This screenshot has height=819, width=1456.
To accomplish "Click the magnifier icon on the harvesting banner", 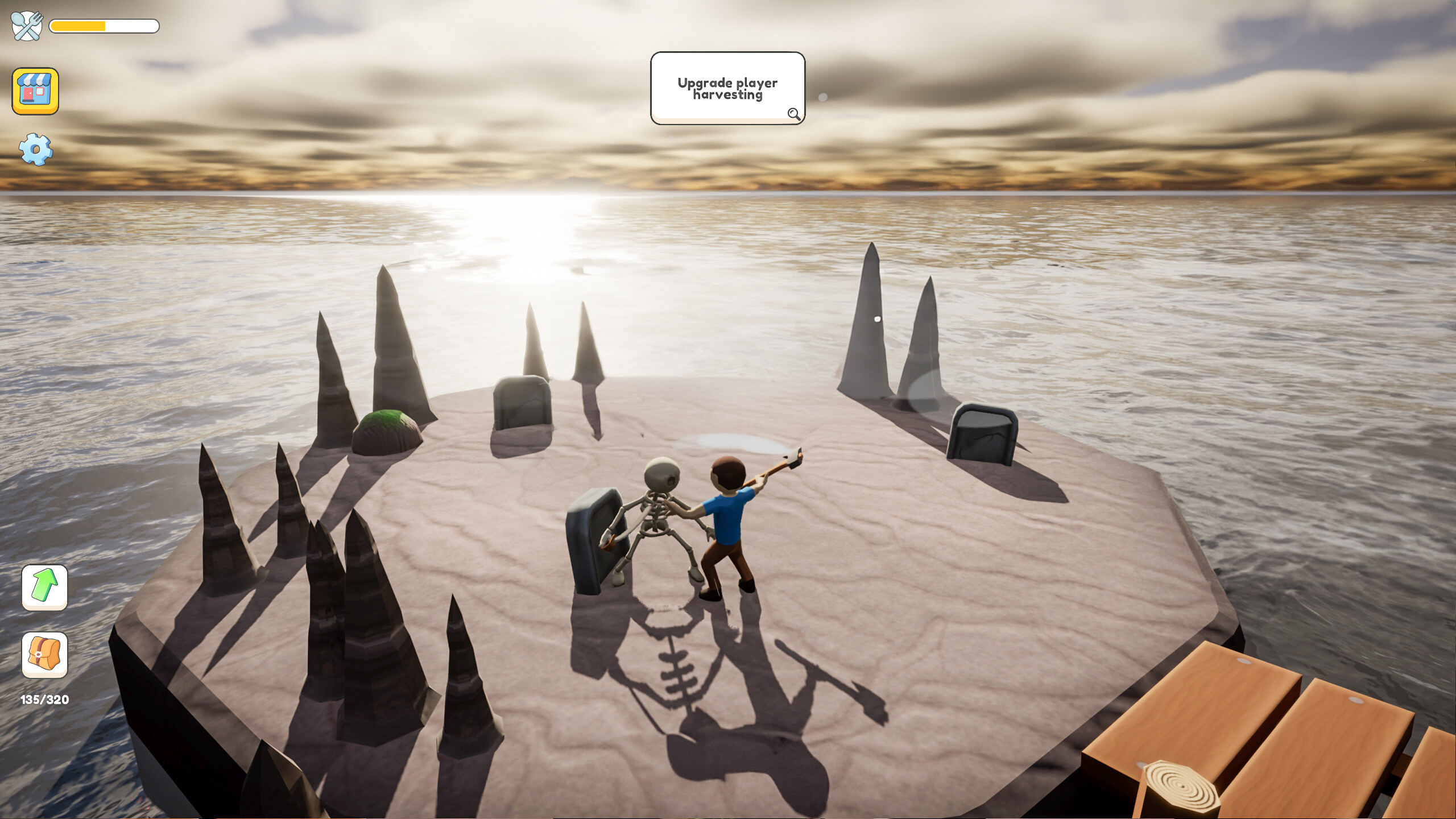I will pyautogui.click(x=794, y=115).
